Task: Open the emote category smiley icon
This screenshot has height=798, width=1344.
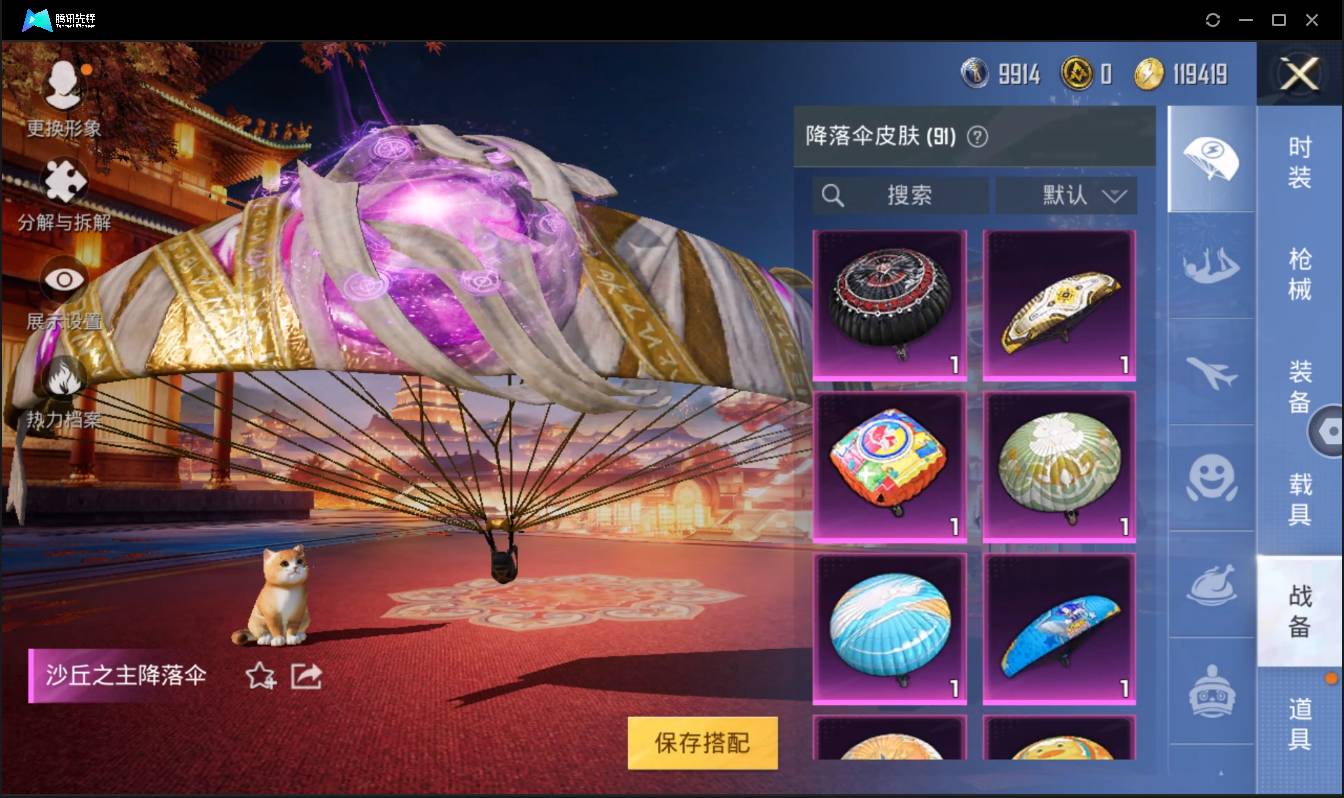Action: (x=1211, y=480)
